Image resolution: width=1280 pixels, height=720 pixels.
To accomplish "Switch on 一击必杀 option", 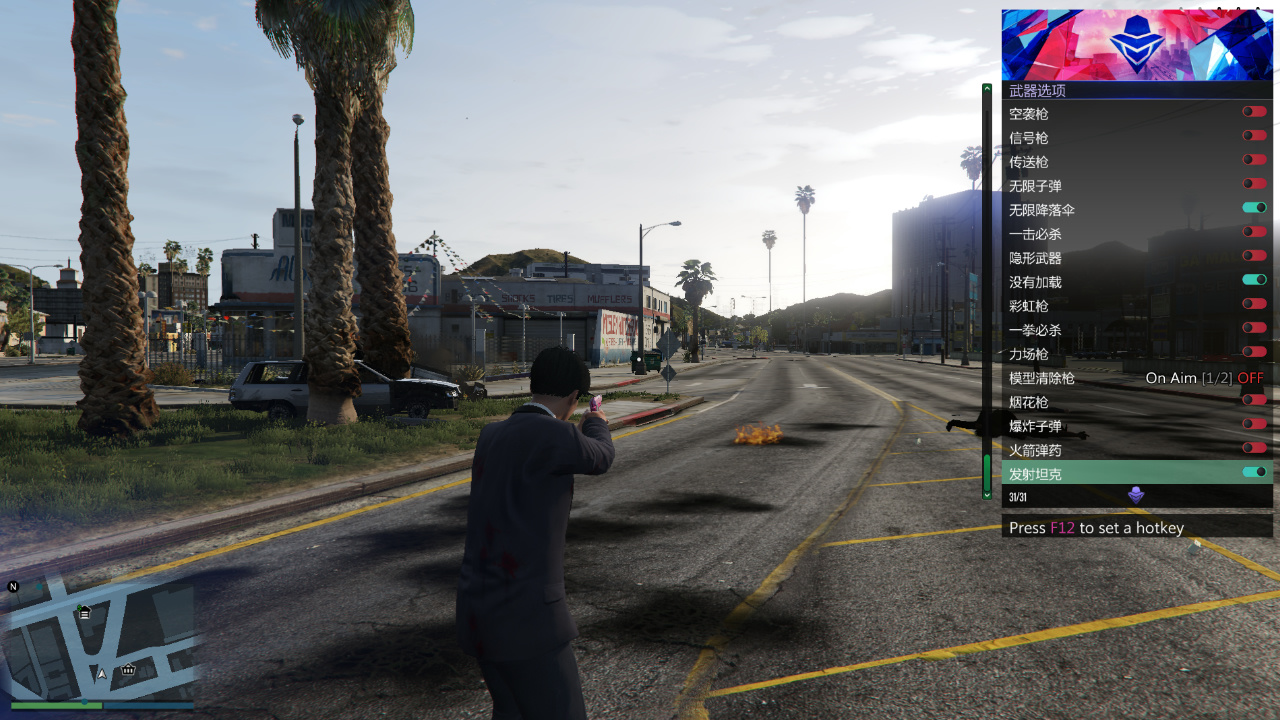I will click(x=1254, y=232).
